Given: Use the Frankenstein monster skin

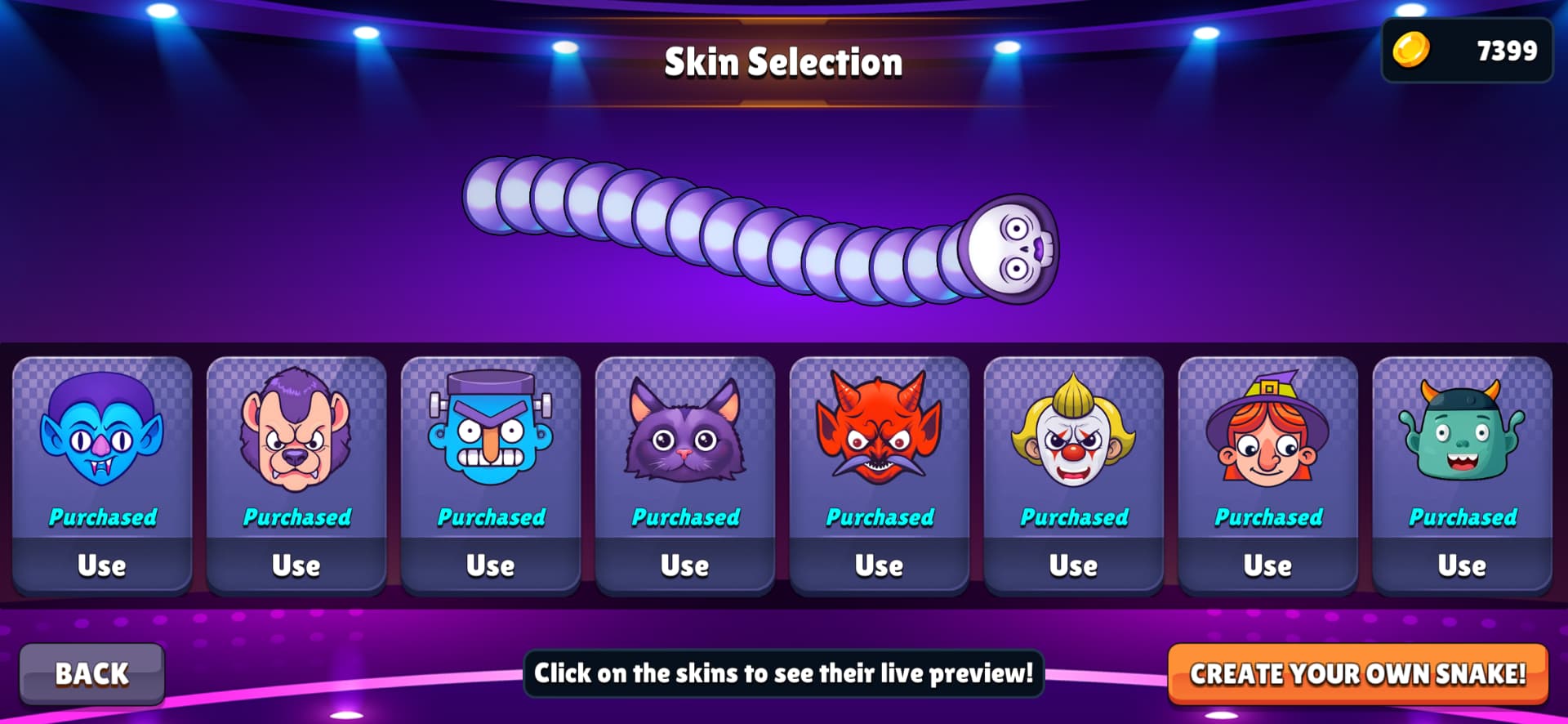Looking at the screenshot, I should 491,565.
